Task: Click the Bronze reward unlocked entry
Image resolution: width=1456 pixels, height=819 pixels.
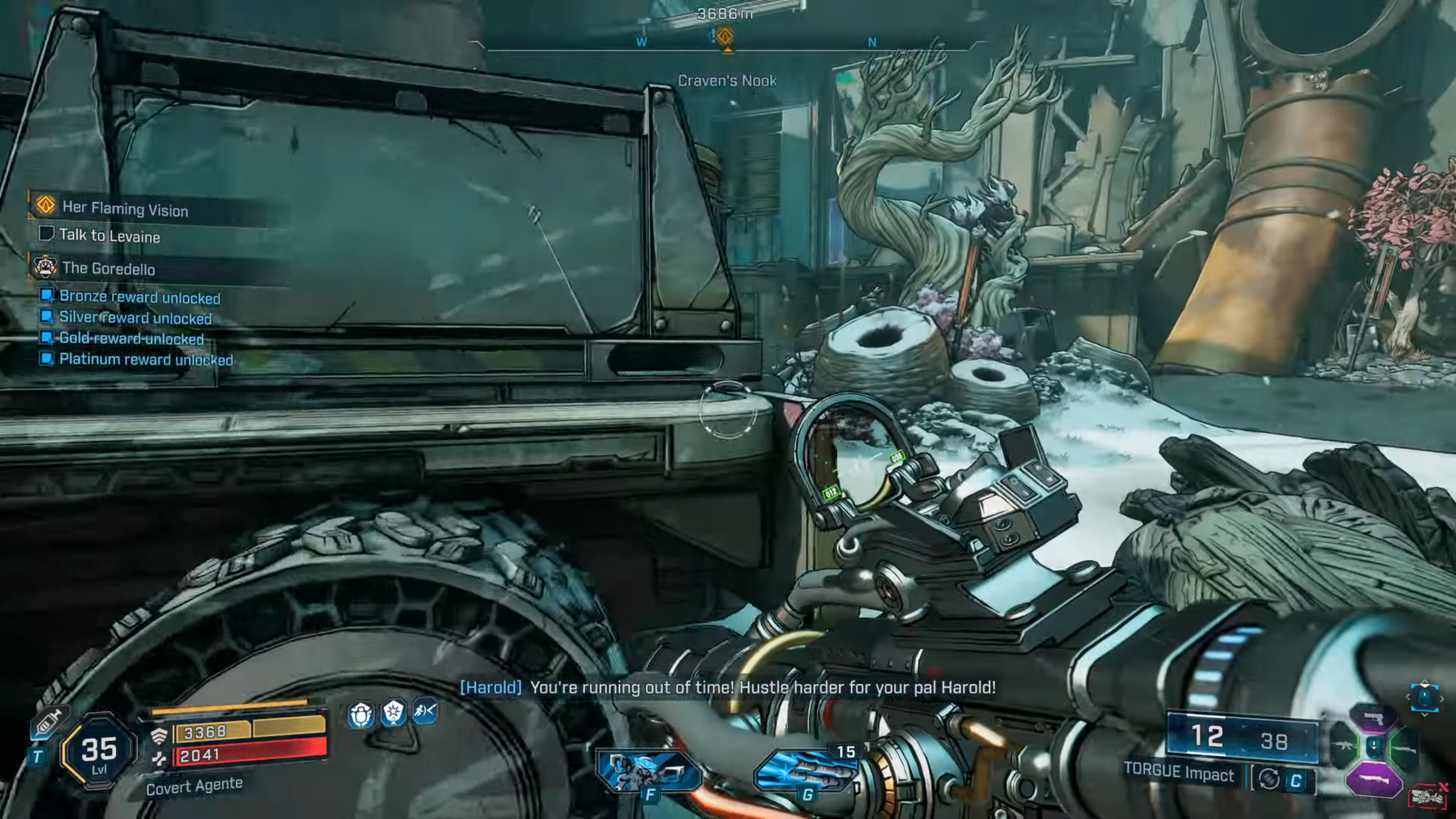Action: (139, 297)
